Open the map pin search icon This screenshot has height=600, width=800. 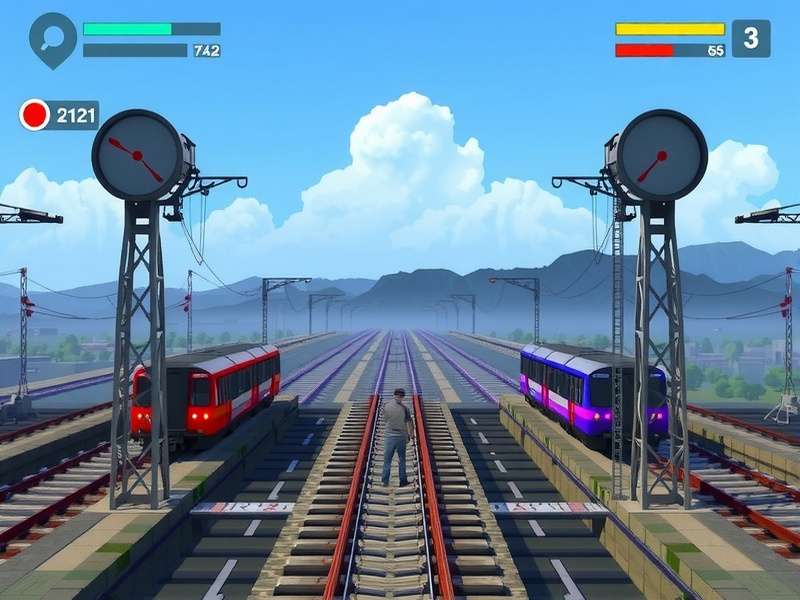point(52,37)
